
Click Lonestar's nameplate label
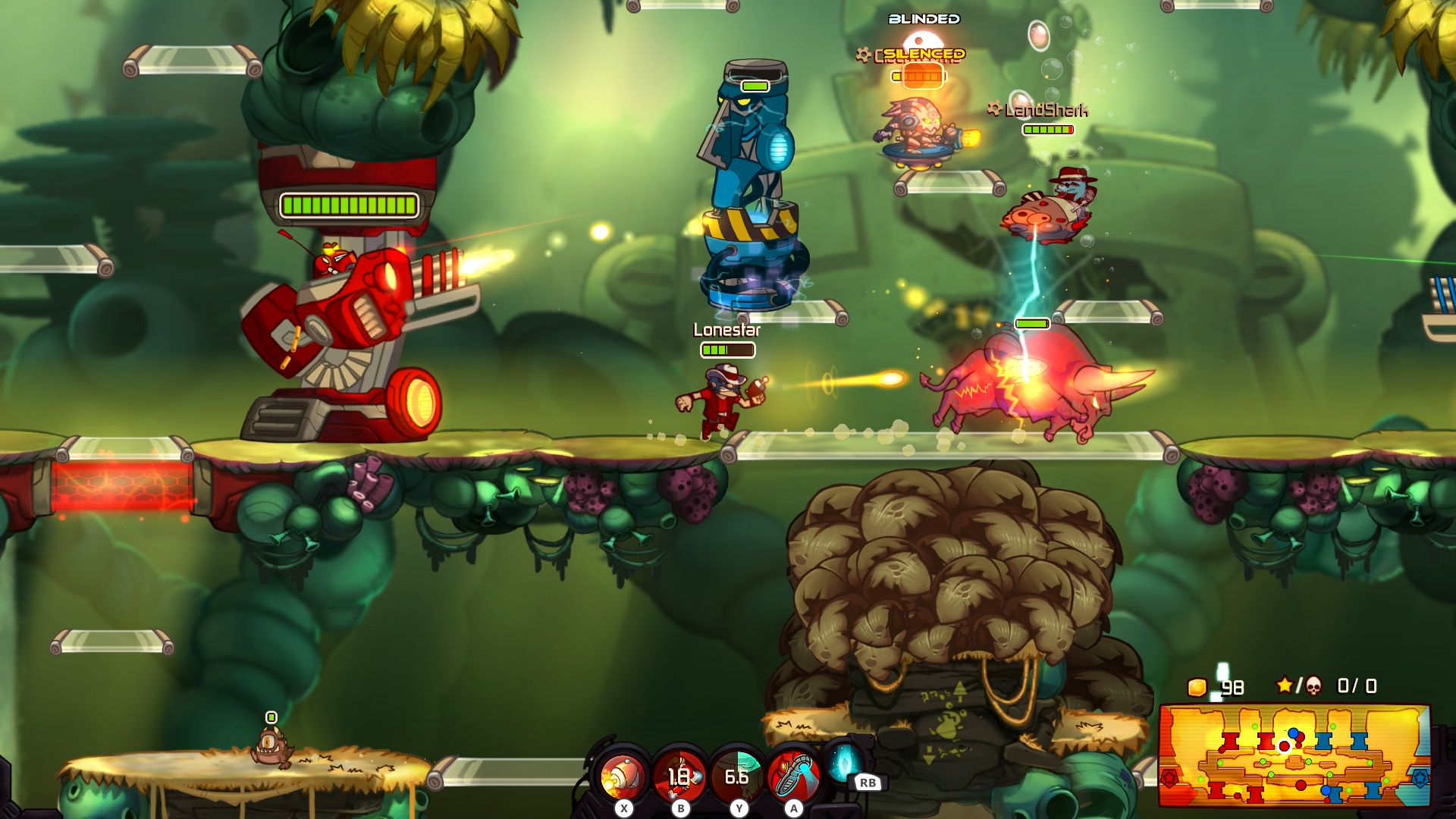(x=728, y=331)
